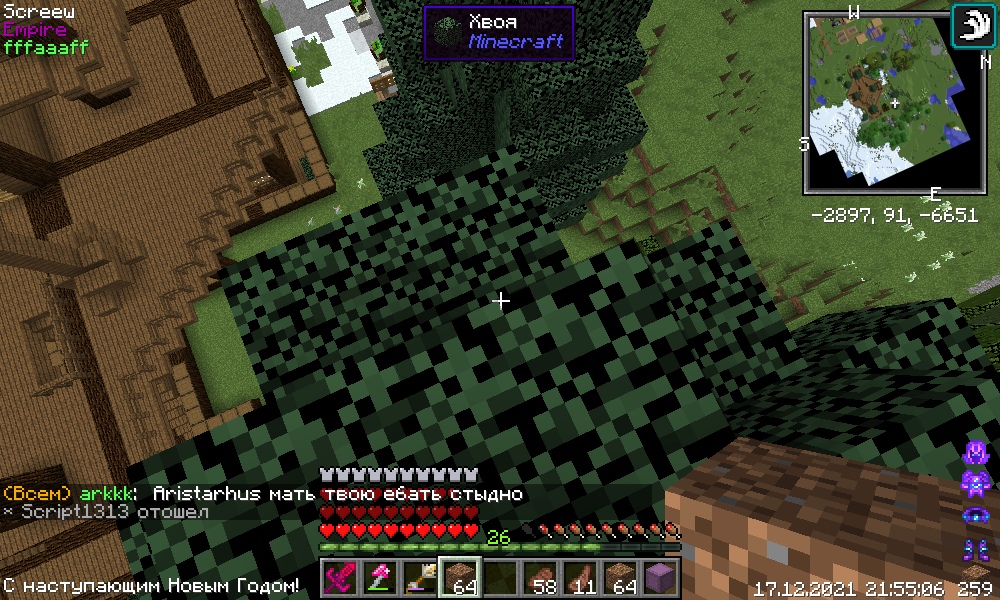
Task: Select the pink sword hotbar slot
Action: [340, 578]
